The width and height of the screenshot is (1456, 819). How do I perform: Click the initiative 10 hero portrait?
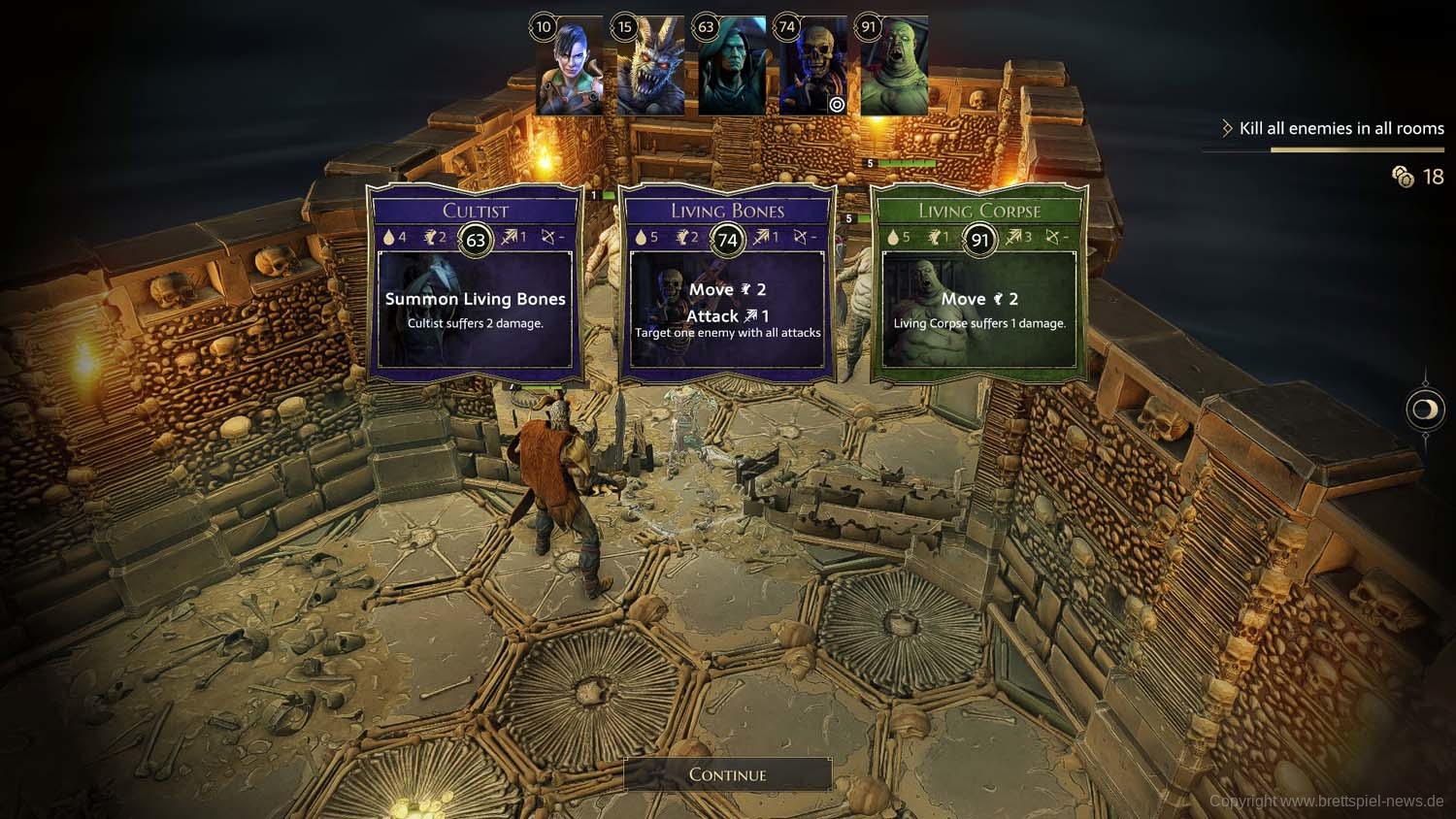570,66
